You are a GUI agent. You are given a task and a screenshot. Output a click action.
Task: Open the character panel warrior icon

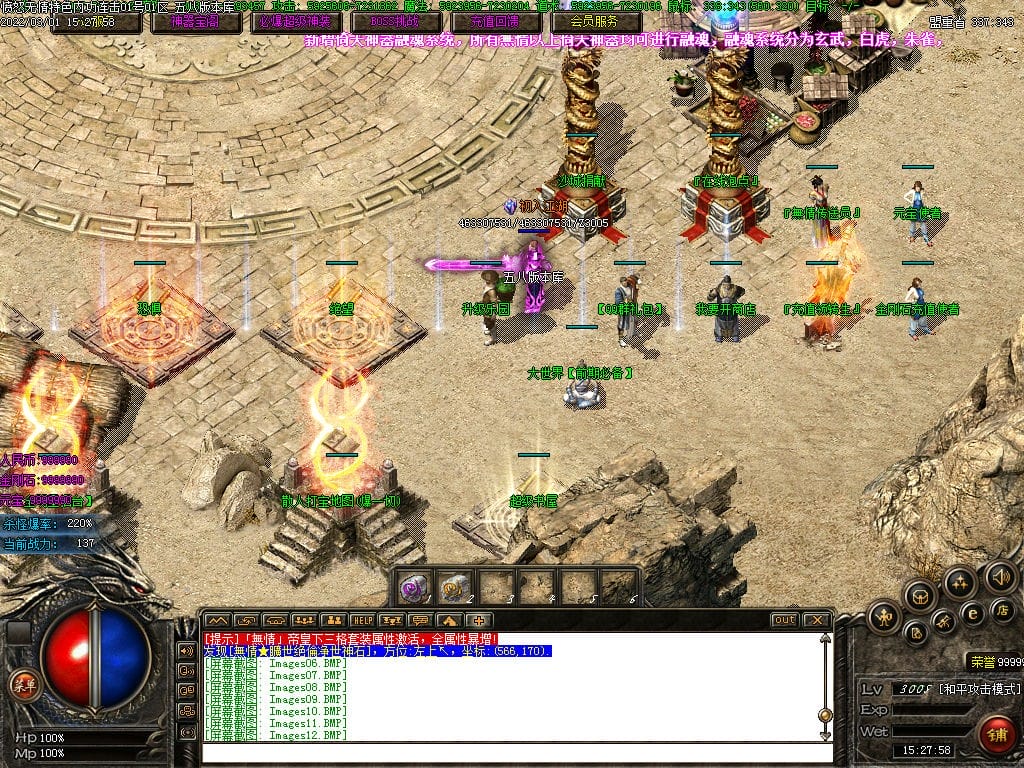pyautogui.click(x=884, y=616)
